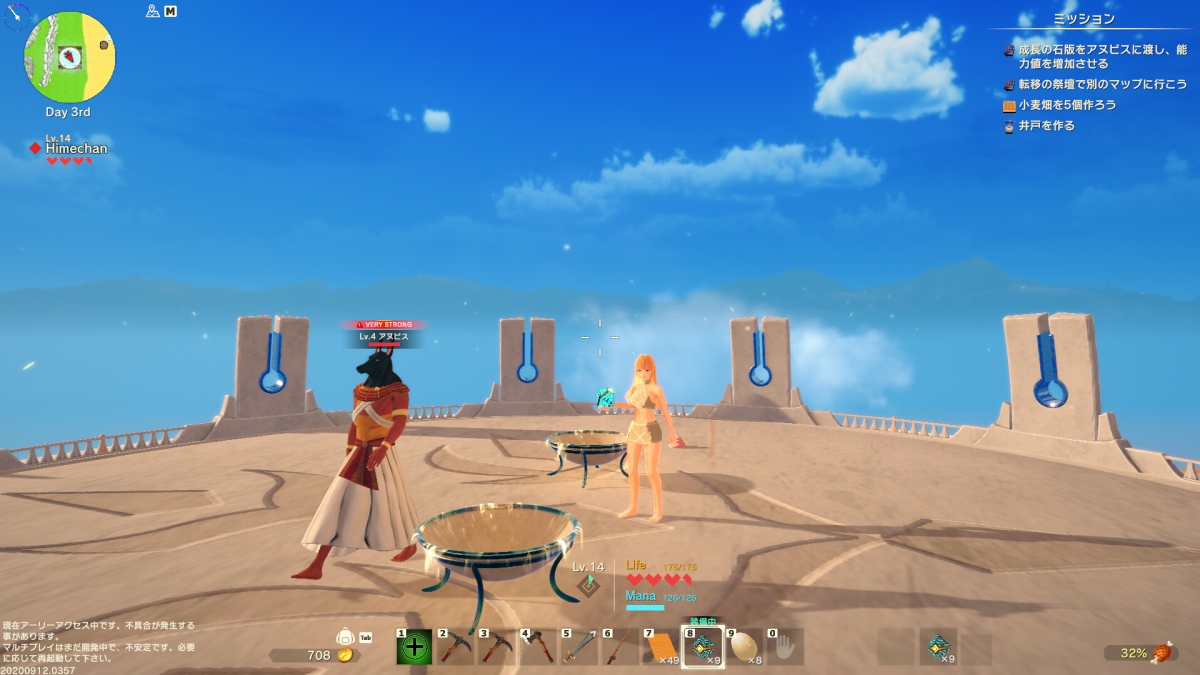Select the pickaxe in hotbar slot 3
This screenshot has width=1200, height=675.
497,647
